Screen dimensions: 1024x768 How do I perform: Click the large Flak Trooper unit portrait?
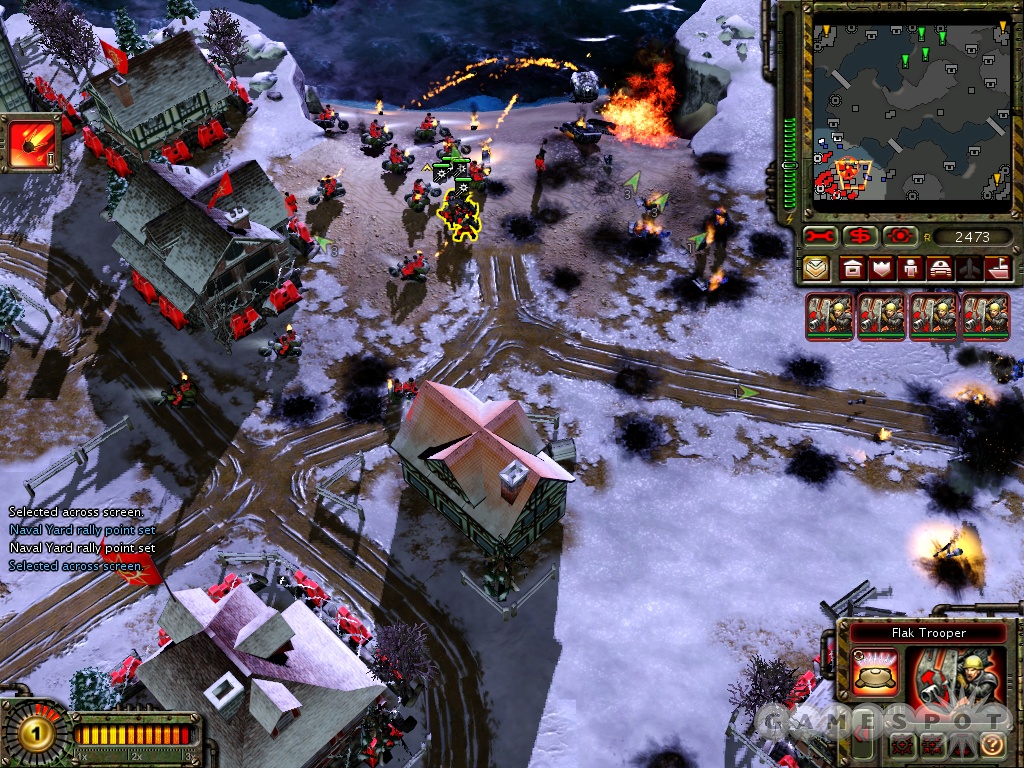pyautogui.click(x=957, y=685)
